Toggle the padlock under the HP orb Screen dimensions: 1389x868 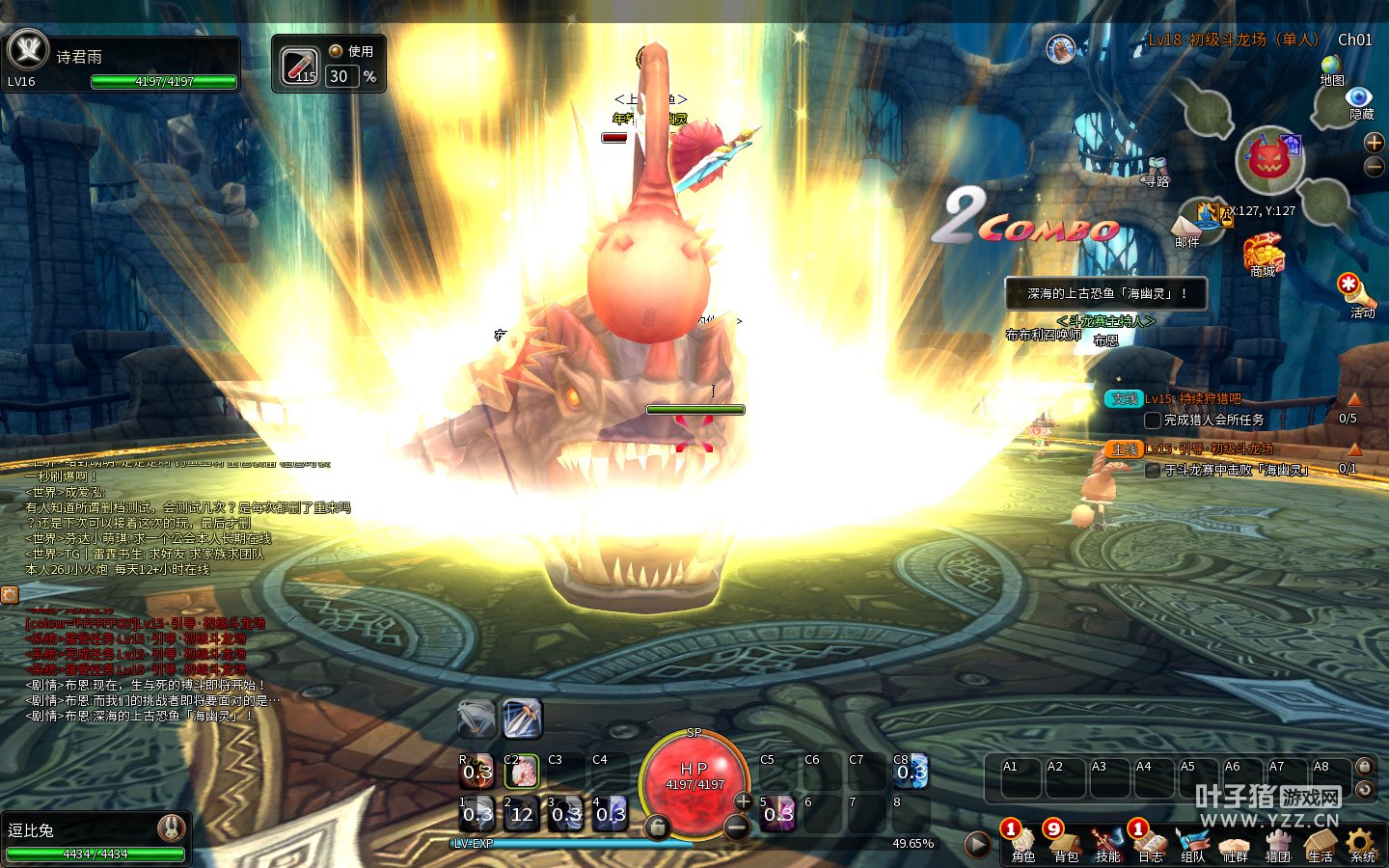pos(657,827)
